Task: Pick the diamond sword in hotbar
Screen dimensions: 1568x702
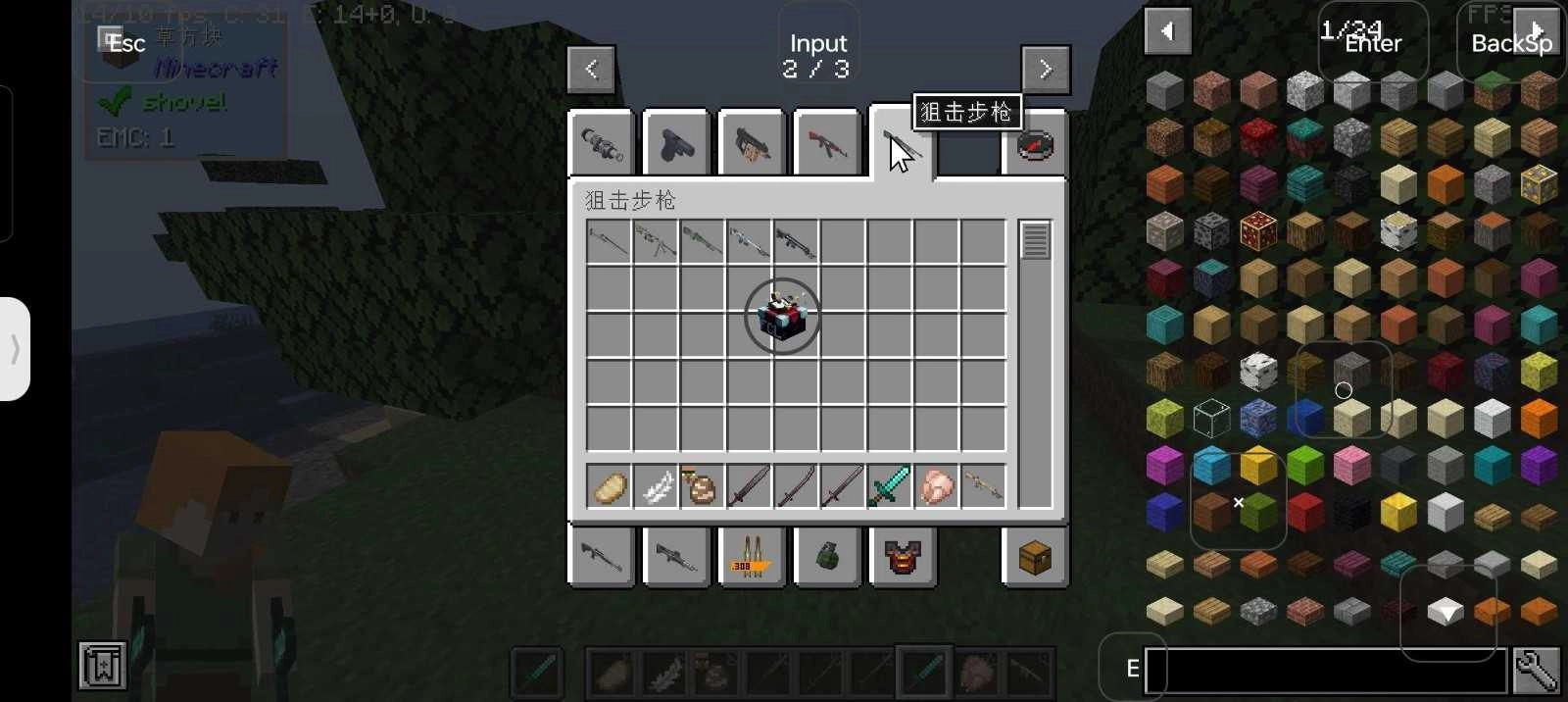Action: click(889, 486)
